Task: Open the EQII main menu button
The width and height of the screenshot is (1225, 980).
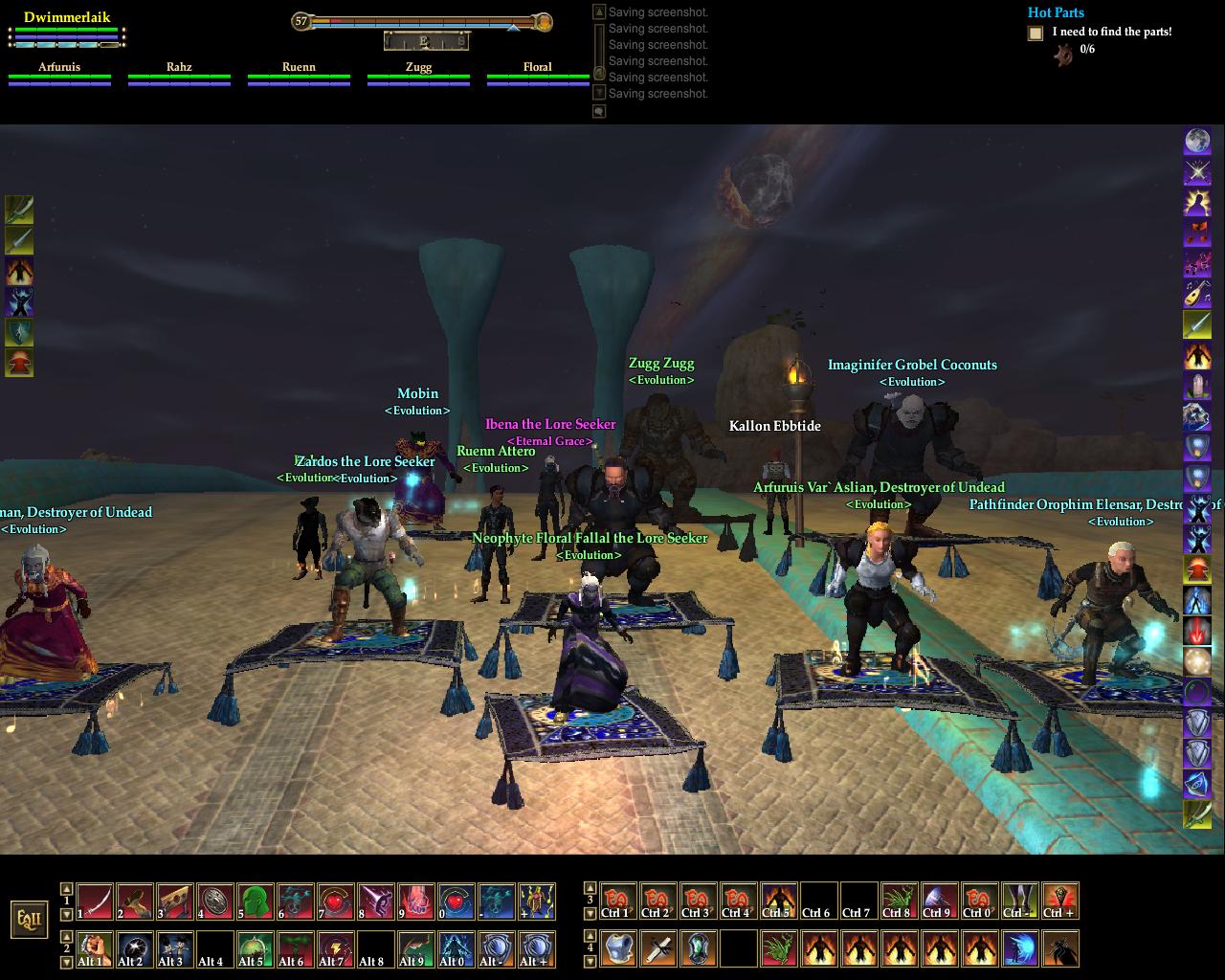Action: point(29,920)
